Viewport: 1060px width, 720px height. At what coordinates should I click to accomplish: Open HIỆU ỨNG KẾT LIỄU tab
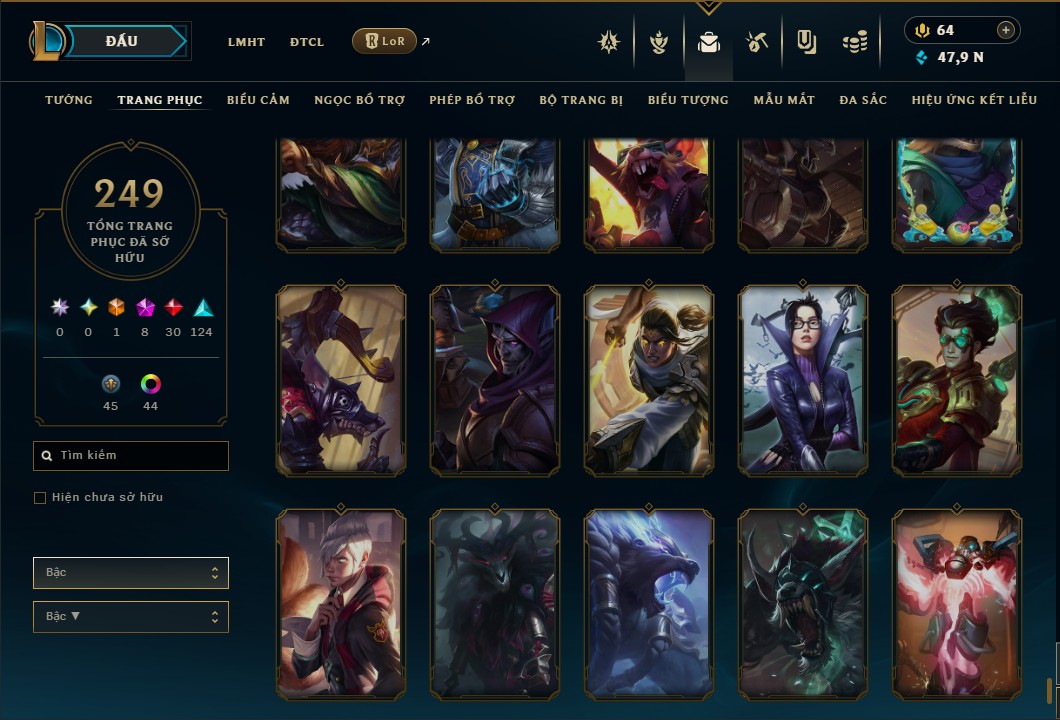pyautogui.click(x=974, y=100)
